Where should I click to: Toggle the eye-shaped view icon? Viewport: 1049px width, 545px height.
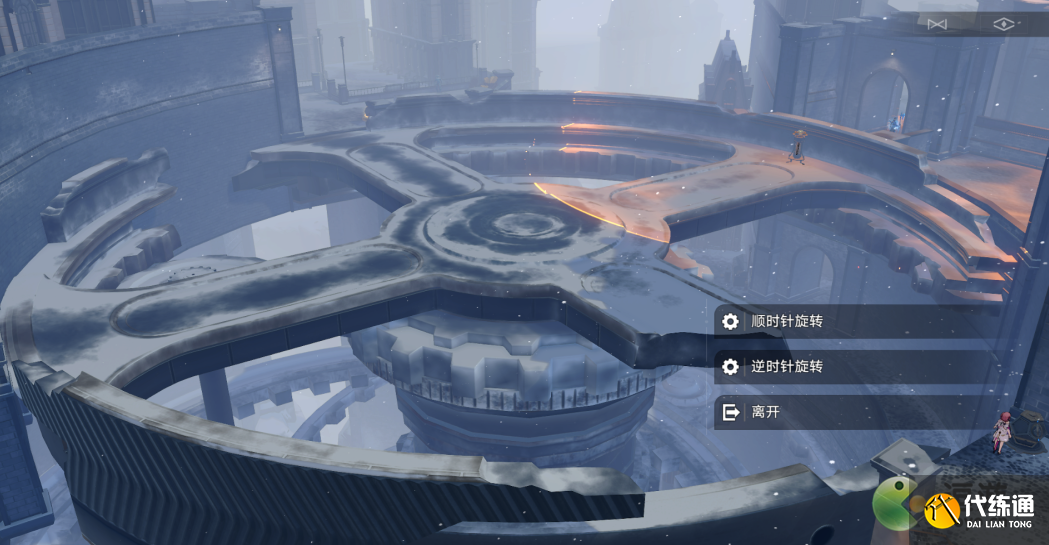(1003, 24)
